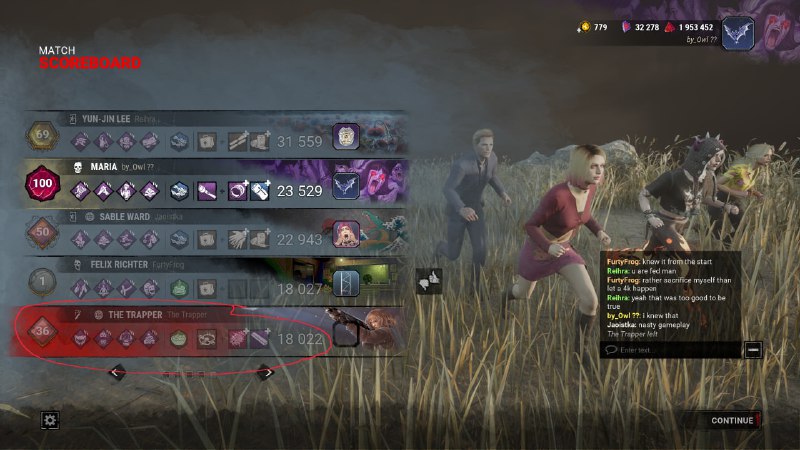The image size is (800, 450).
Task: Open the bat player badge in the top corner
Action: 738,33
